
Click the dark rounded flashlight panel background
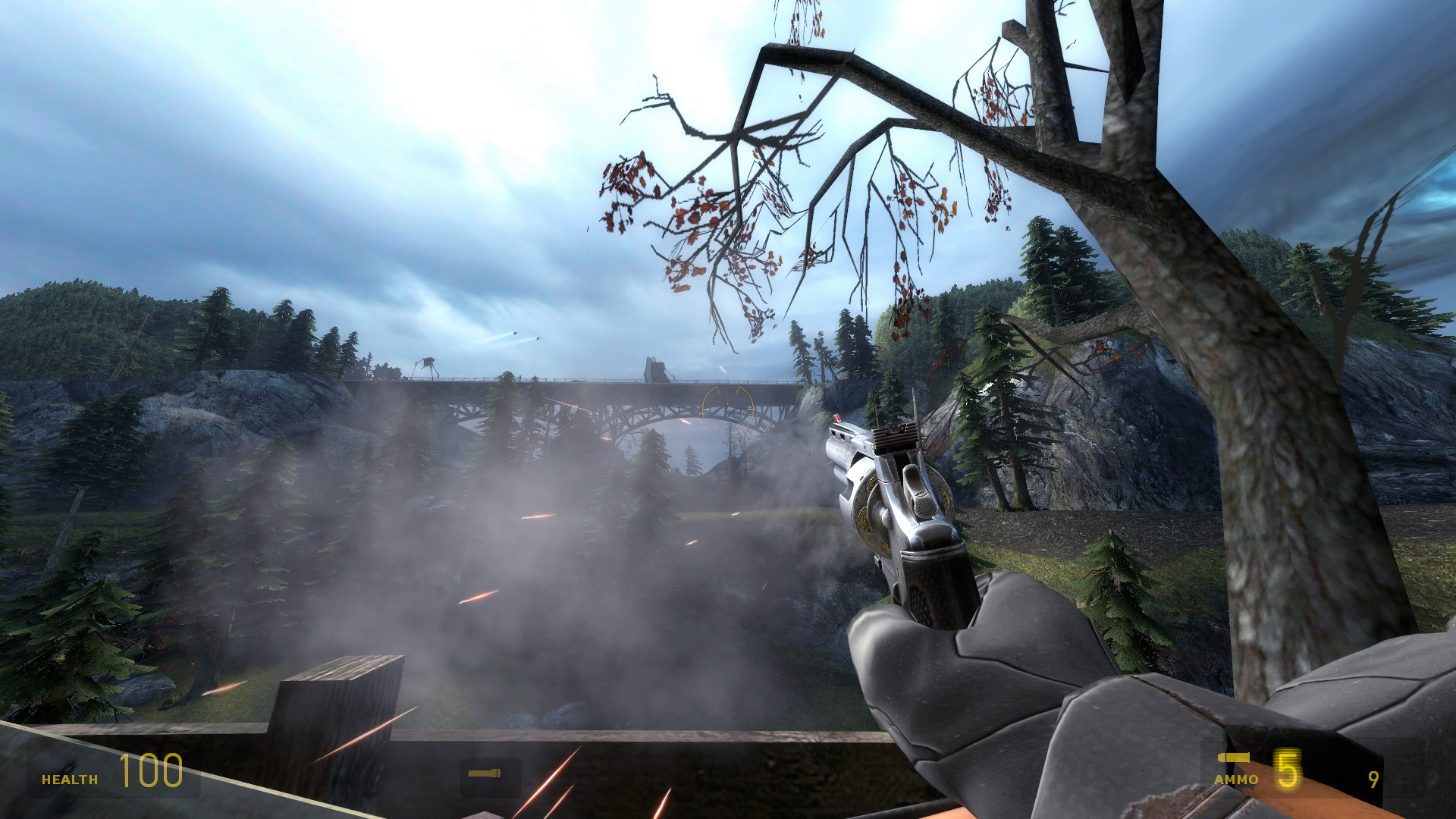pyautogui.click(x=489, y=775)
